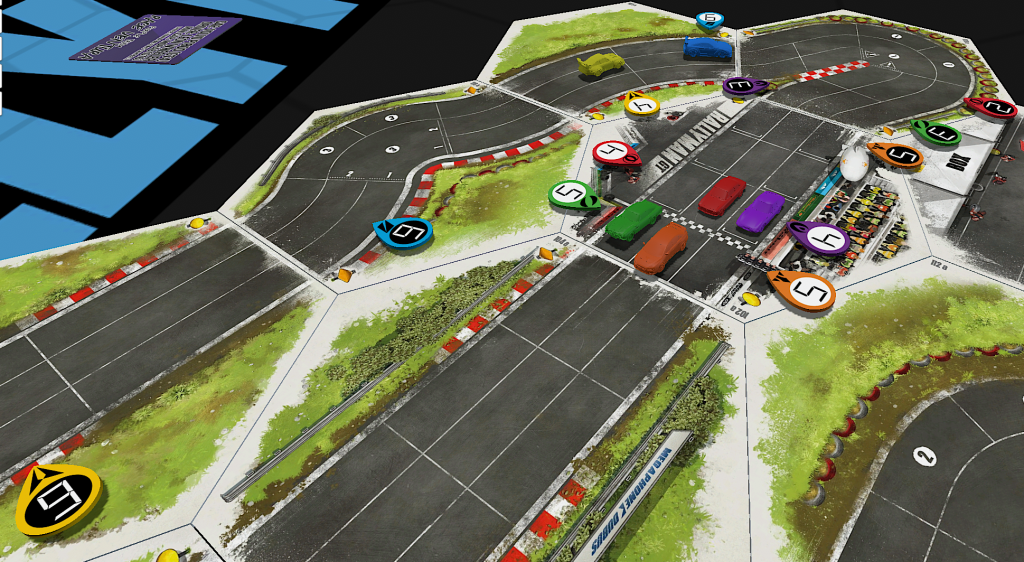
Task: Pick the green race car
Action: click(633, 219)
